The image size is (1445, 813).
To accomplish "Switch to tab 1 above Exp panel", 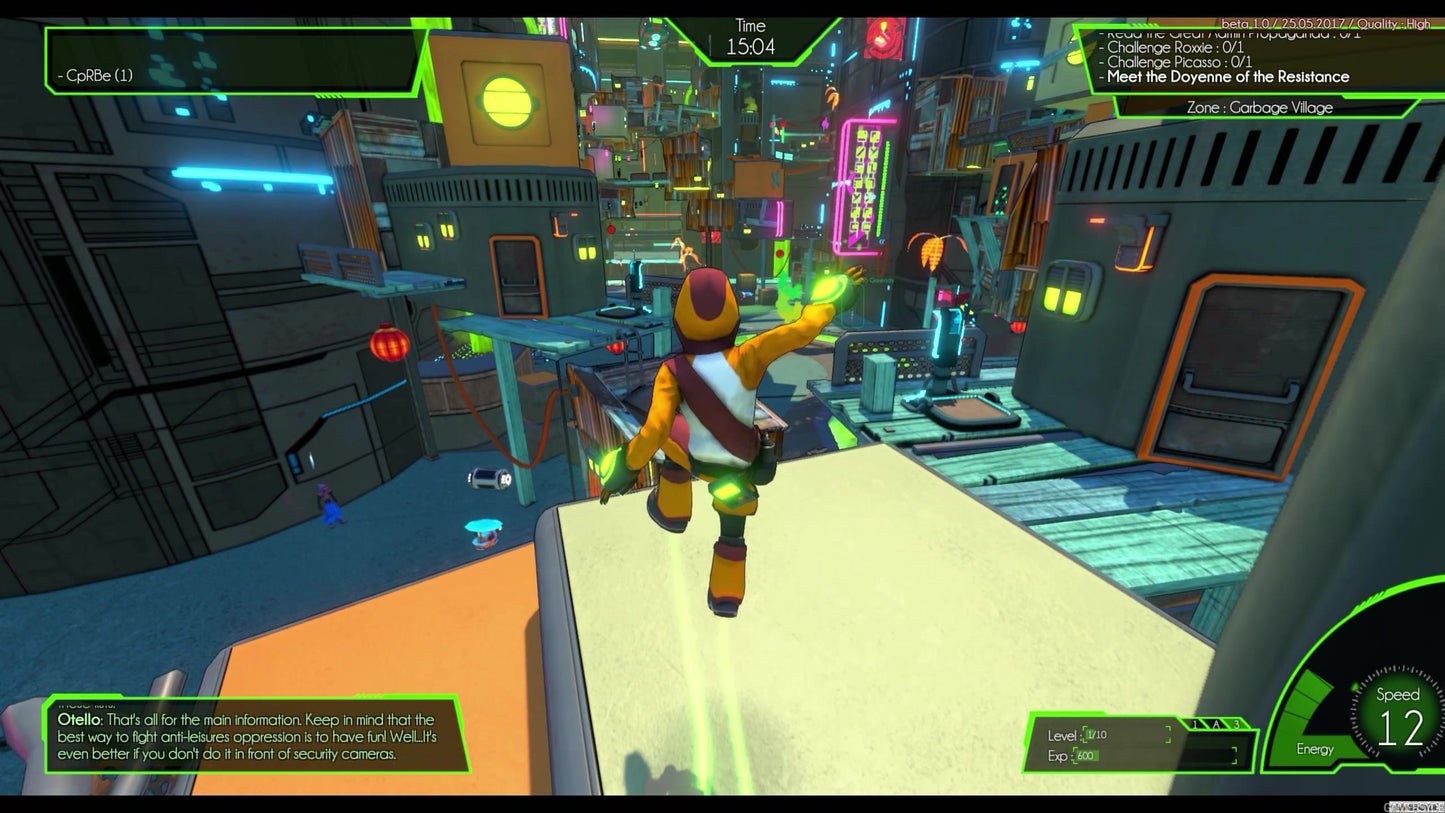I will 1195,724.
